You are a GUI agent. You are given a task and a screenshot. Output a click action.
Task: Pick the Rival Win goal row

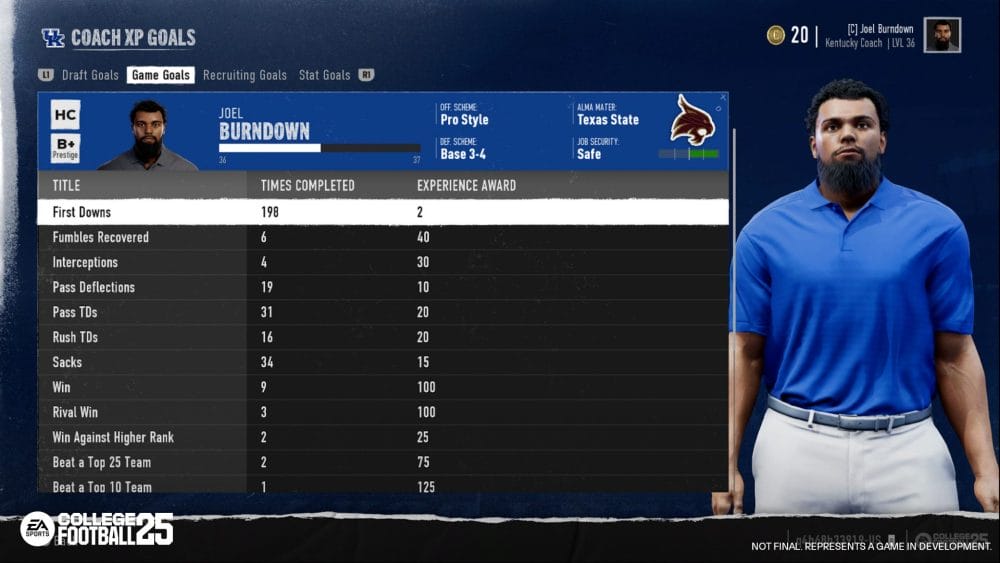tap(382, 412)
